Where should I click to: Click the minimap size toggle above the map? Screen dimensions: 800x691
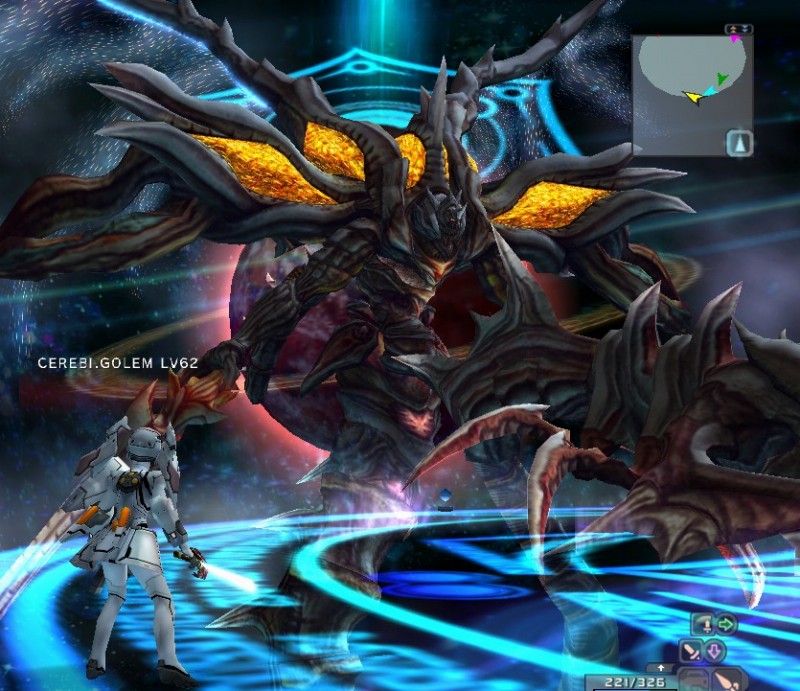click(739, 29)
